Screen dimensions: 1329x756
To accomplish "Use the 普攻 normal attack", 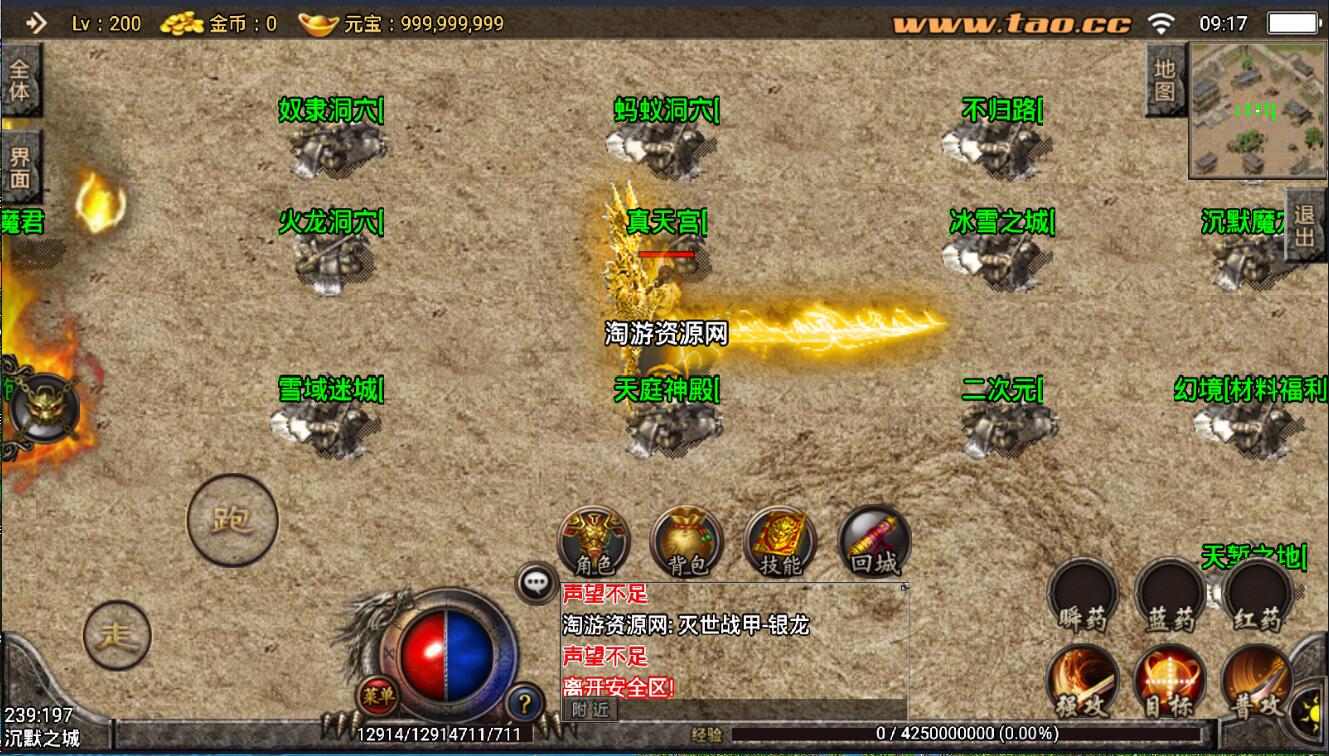I will click(1257, 682).
